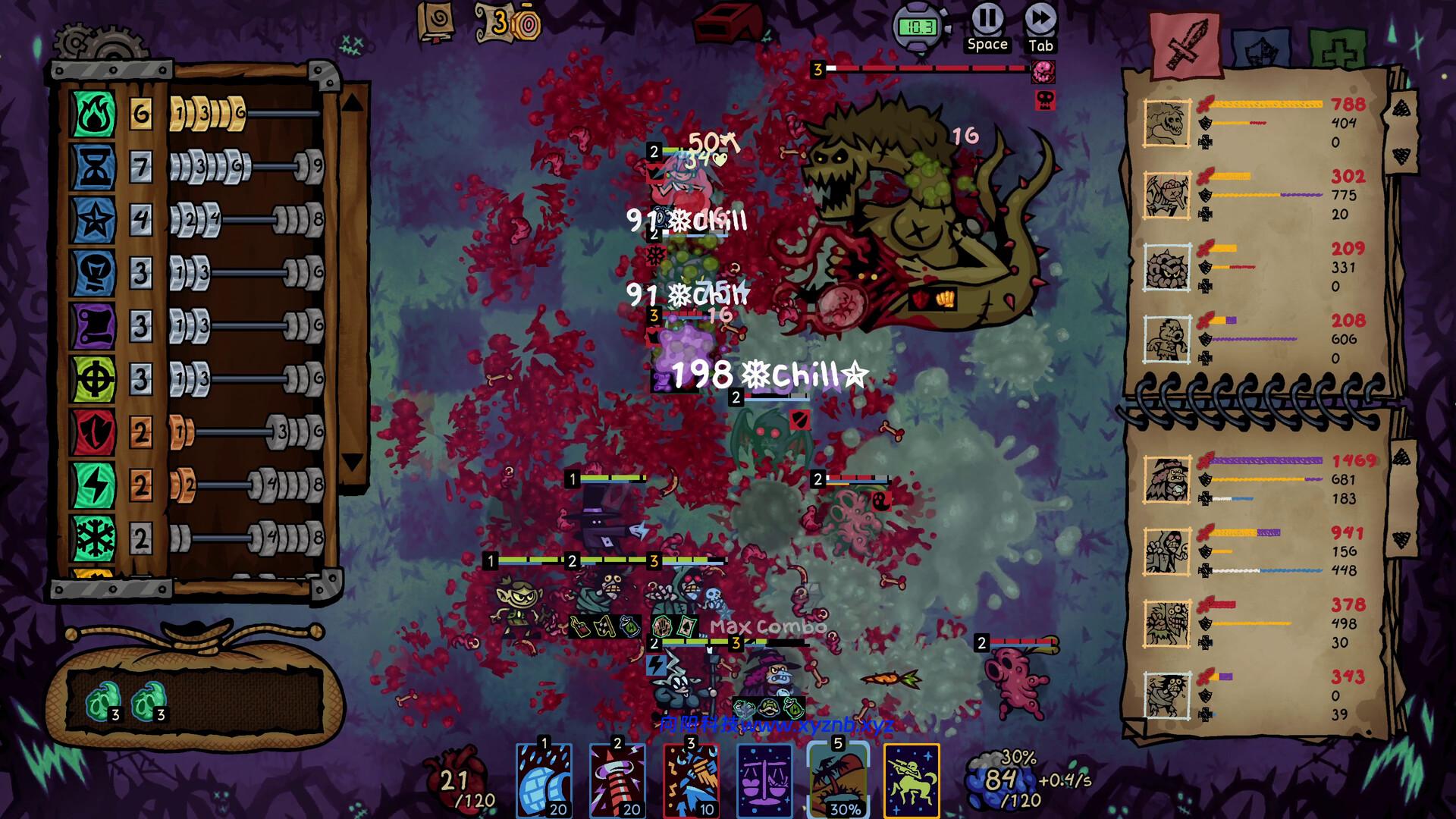Switch to the green cross healing tab
Viewport: 1456px width, 819px height.
pos(1336,50)
